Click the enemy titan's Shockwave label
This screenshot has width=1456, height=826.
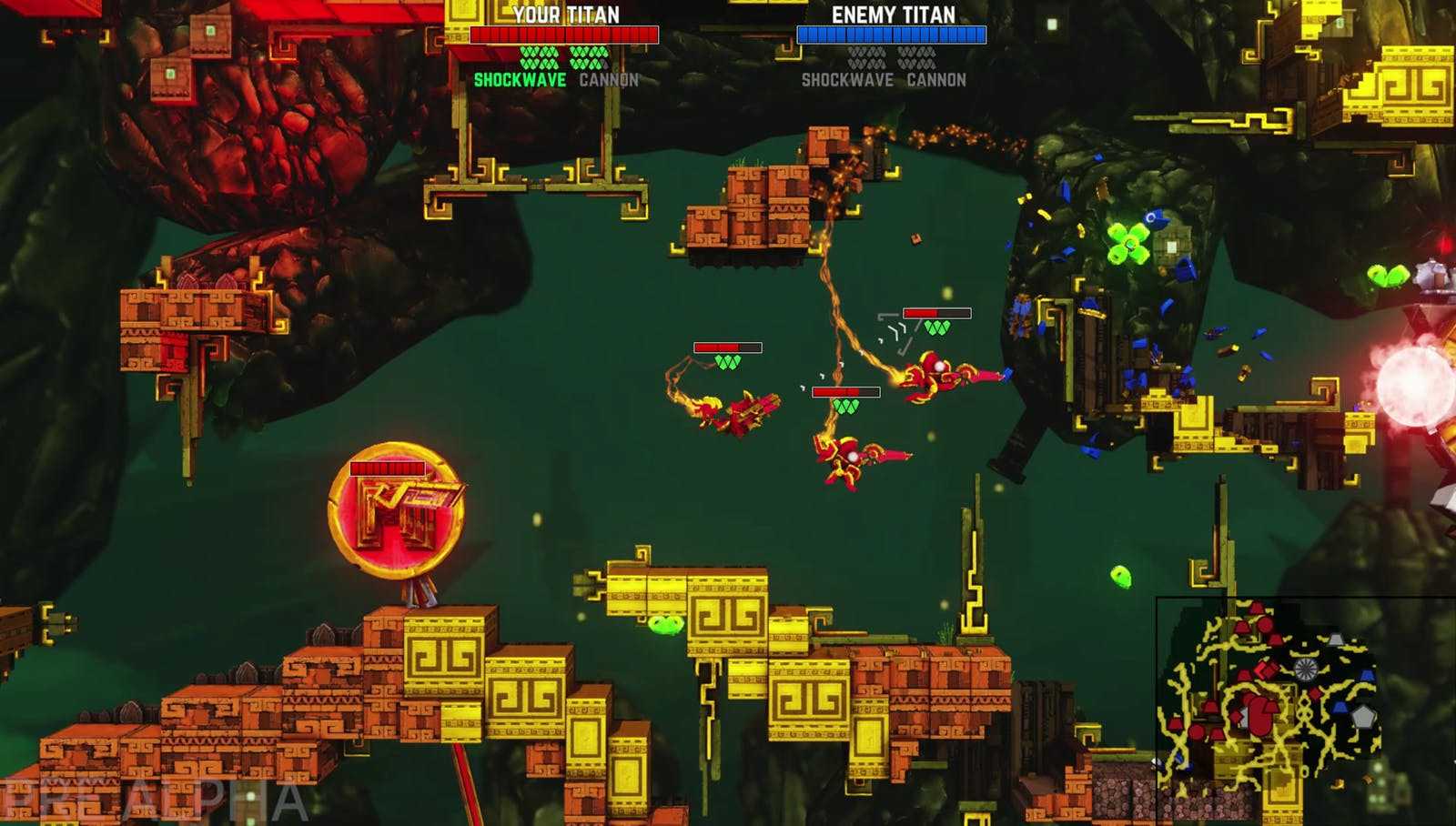pos(847,80)
